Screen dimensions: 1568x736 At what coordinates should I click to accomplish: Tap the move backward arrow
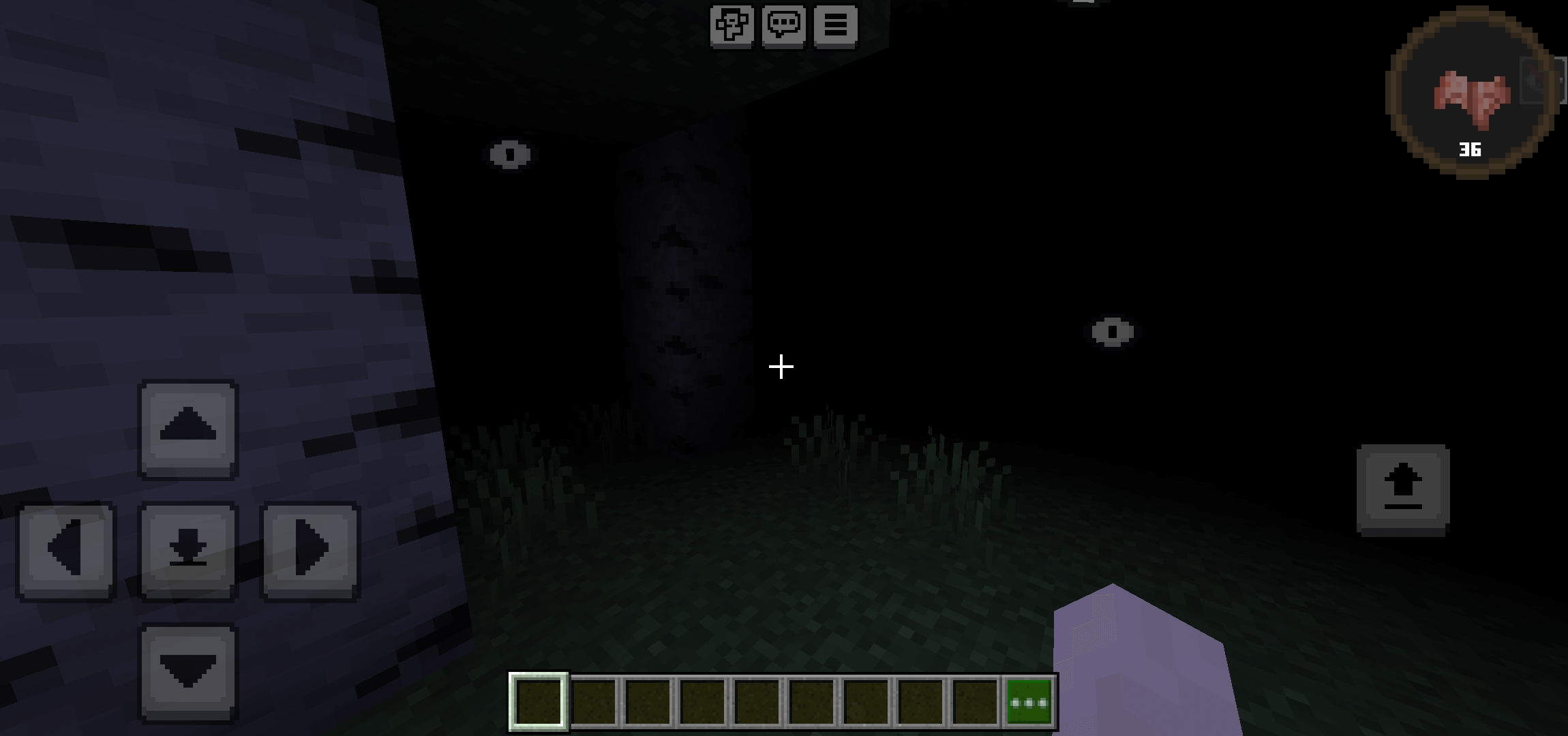click(188, 672)
